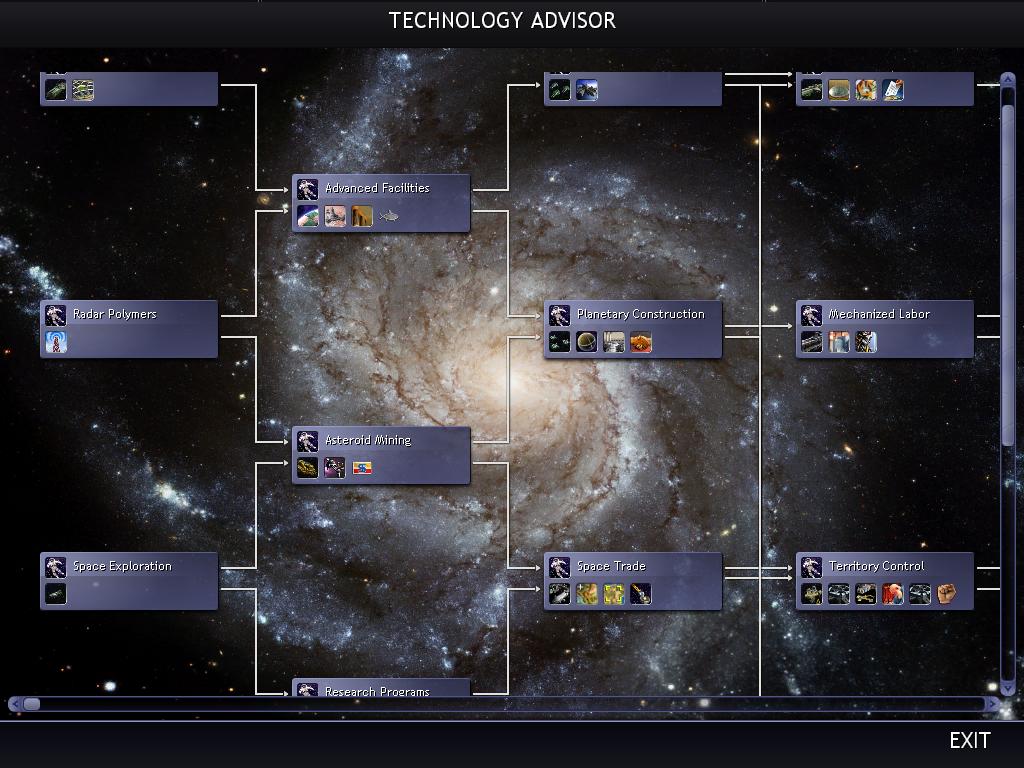Choose the Asteroid Mining technology
This screenshot has width=1024, height=768.
(x=367, y=440)
